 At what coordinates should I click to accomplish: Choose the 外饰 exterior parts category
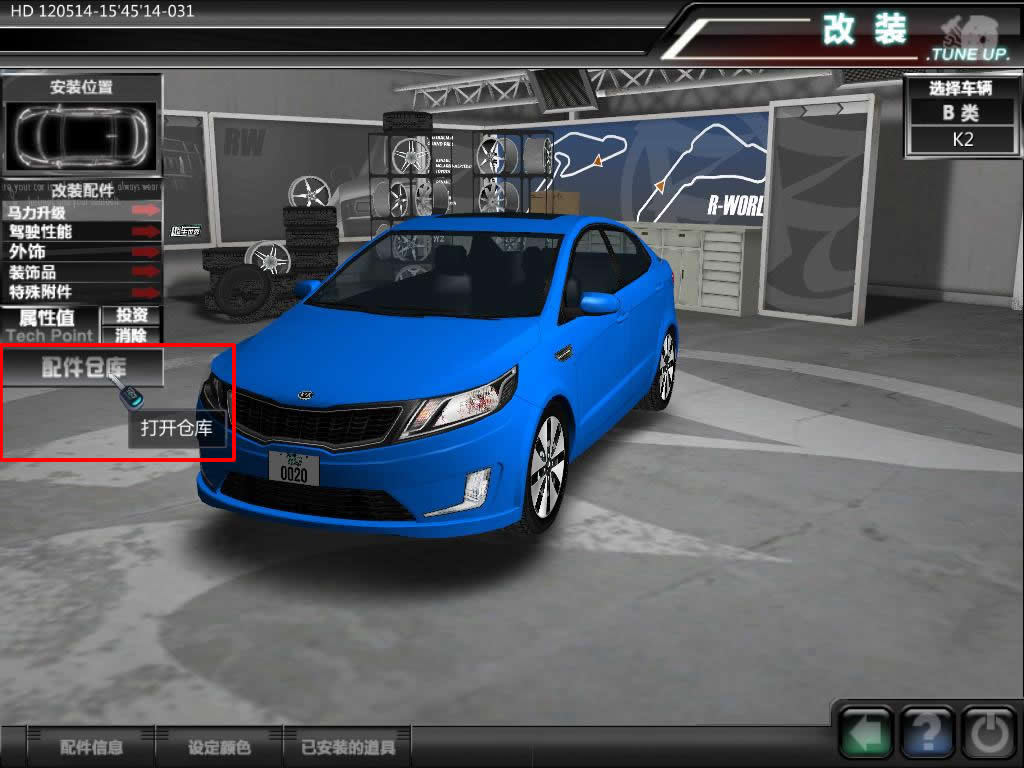pos(82,251)
